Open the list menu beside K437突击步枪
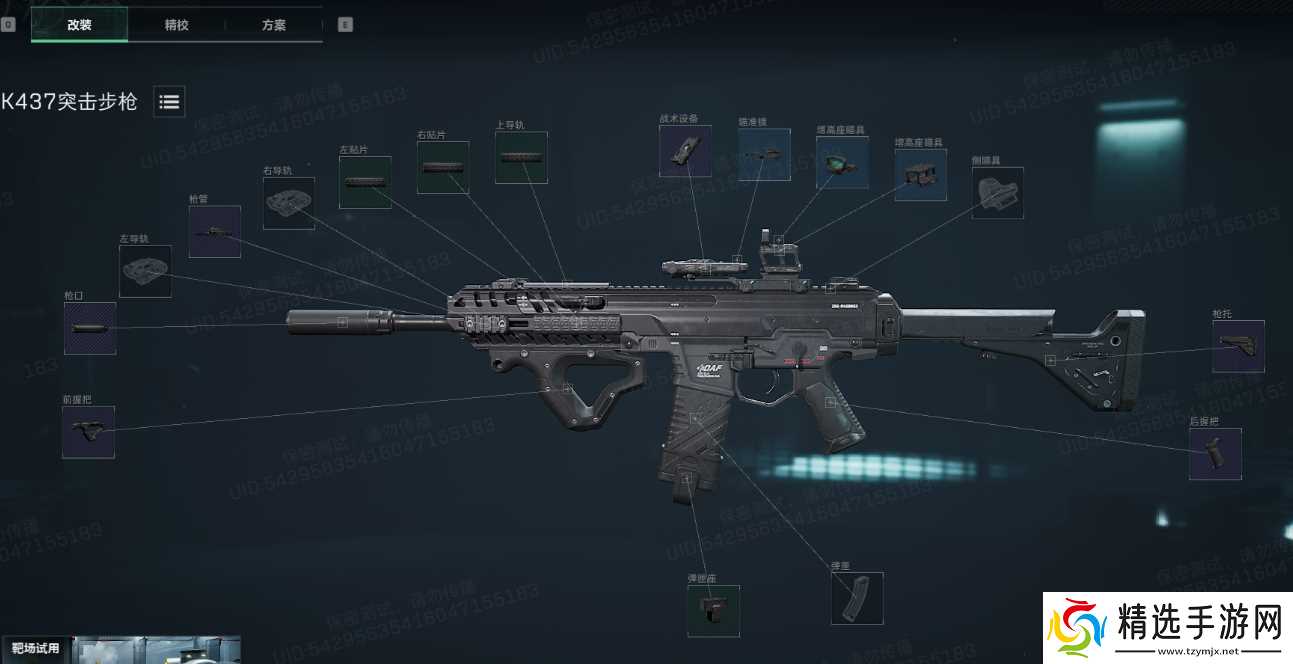The image size is (1293, 664). click(x=169, y=101)
